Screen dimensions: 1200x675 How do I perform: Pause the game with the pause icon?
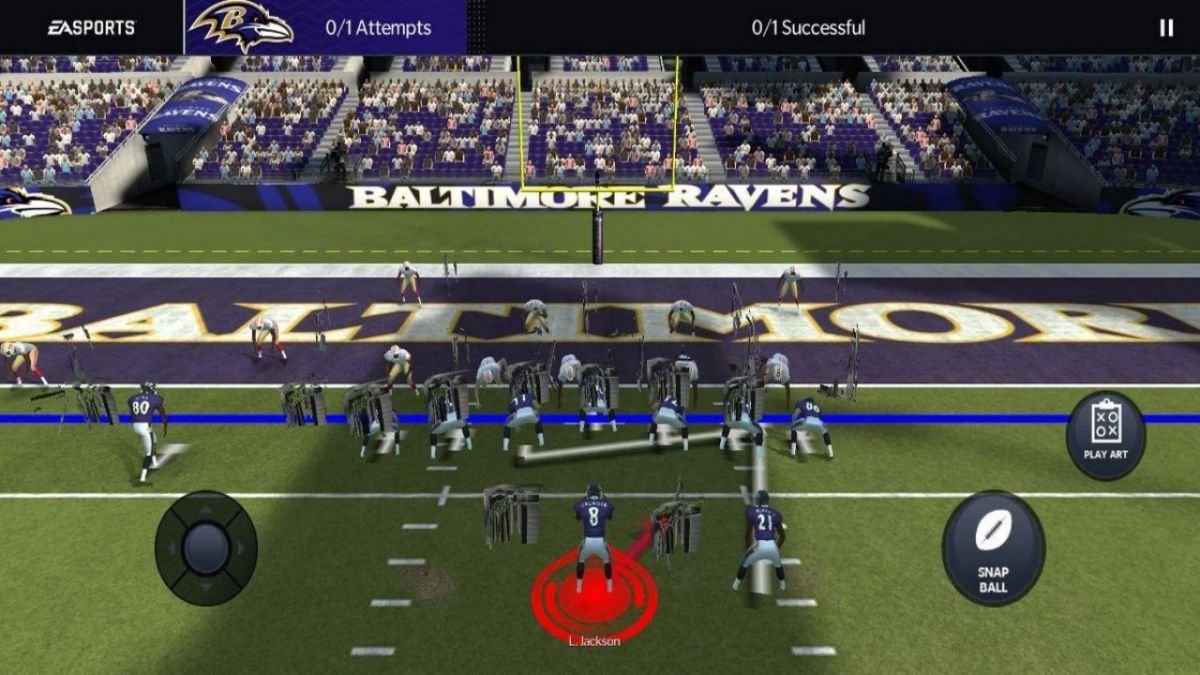click(1166, 28)
